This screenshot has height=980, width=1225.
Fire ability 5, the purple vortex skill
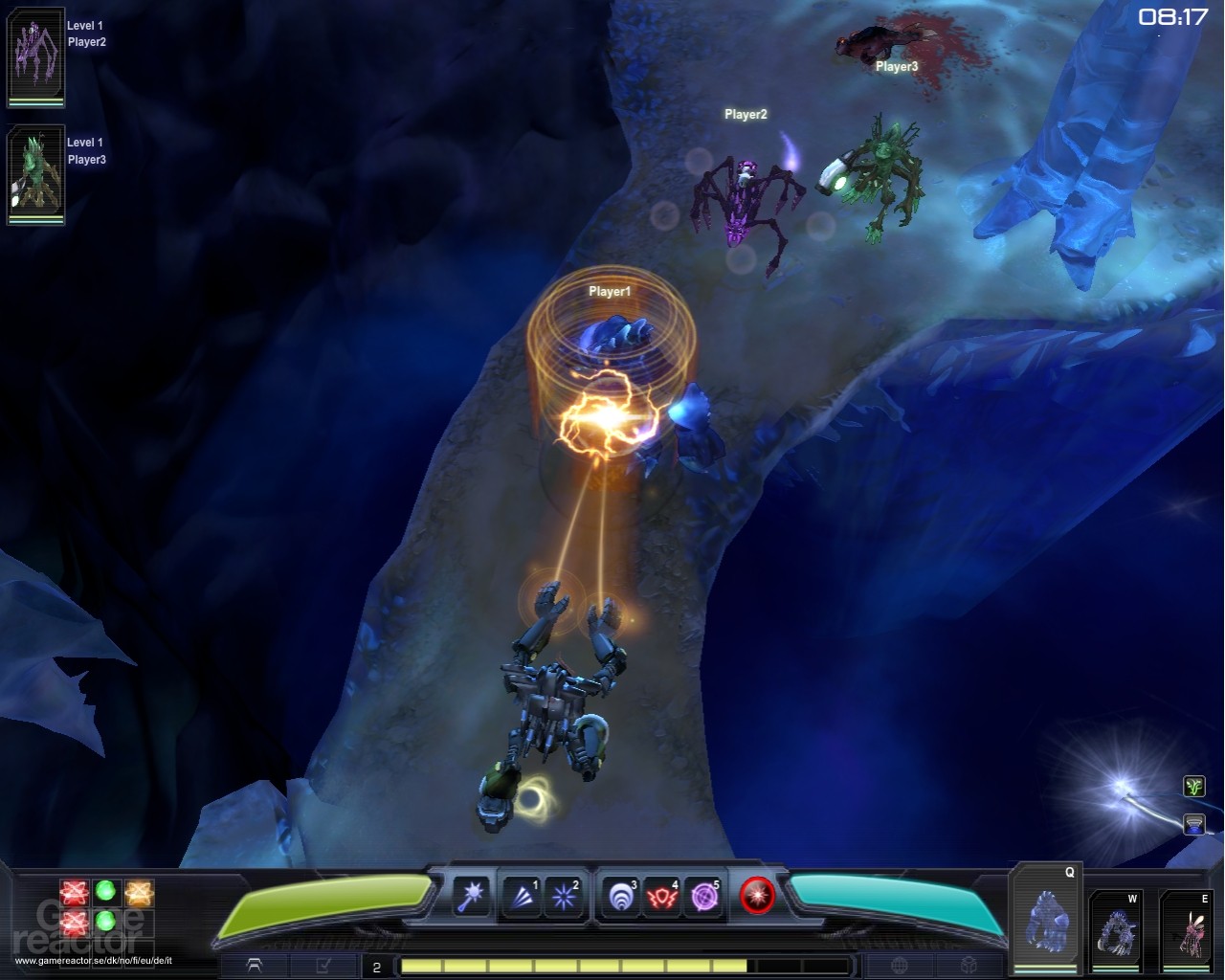point(703,898)
